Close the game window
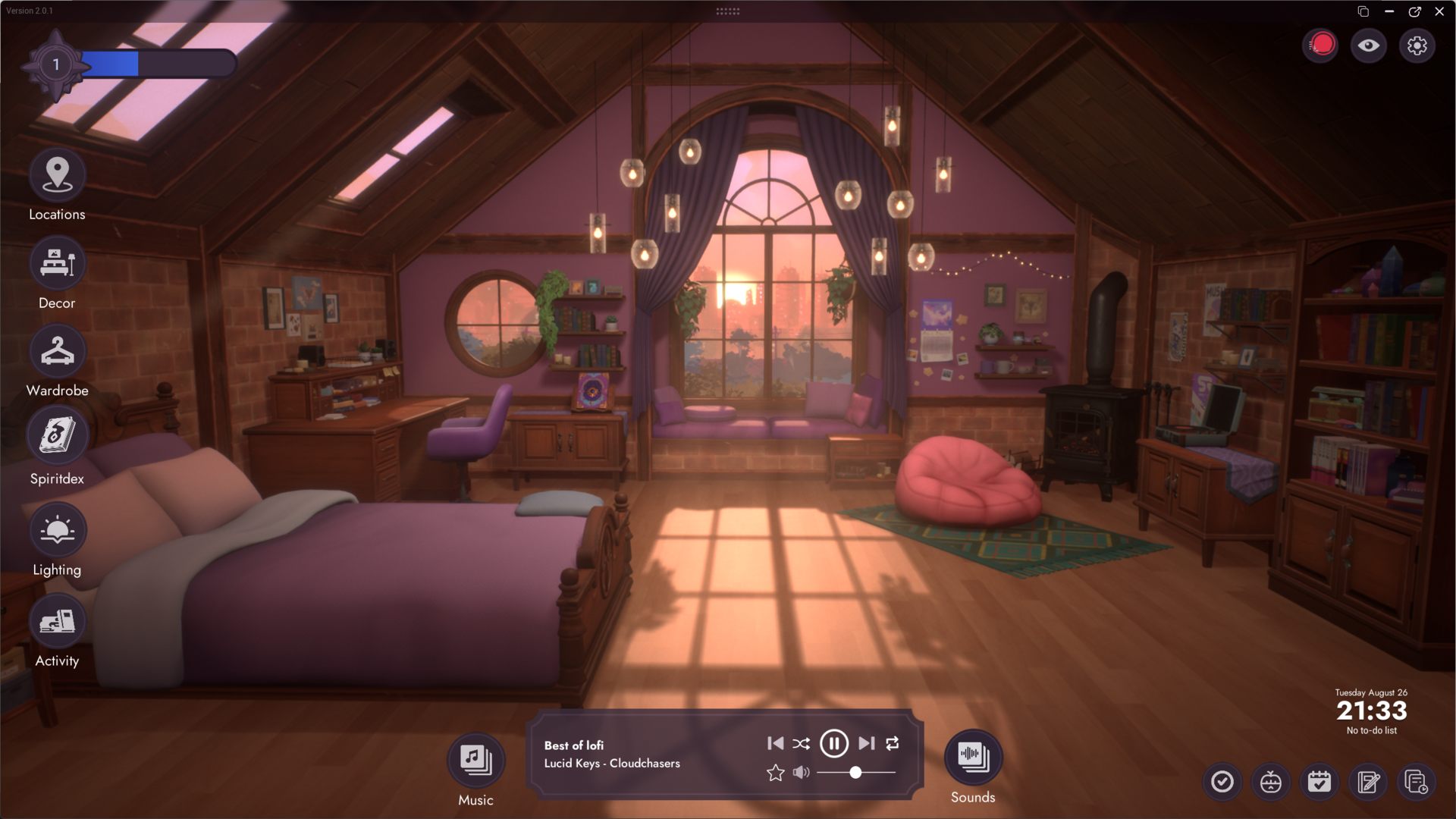Image resolution: width=1456 pixels, height=819 pixels. 1439,11
